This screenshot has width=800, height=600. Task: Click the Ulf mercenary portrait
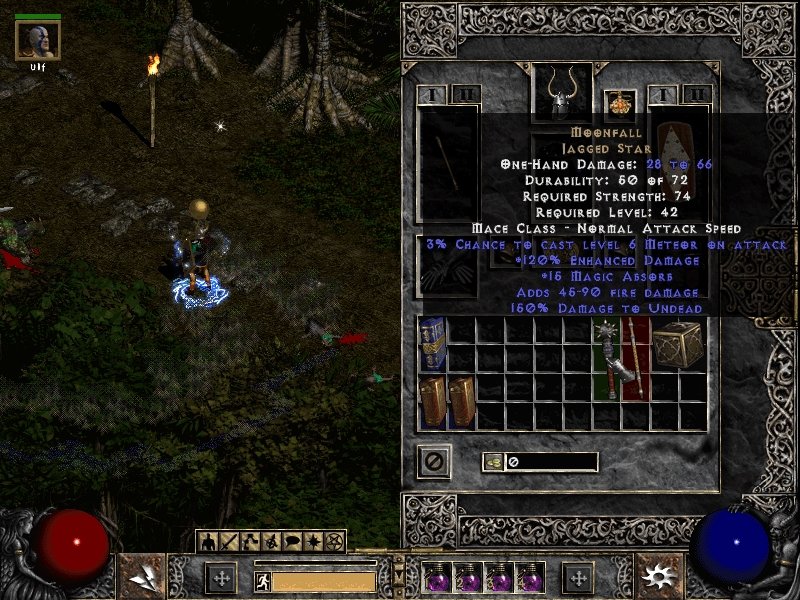click(38, 40)
